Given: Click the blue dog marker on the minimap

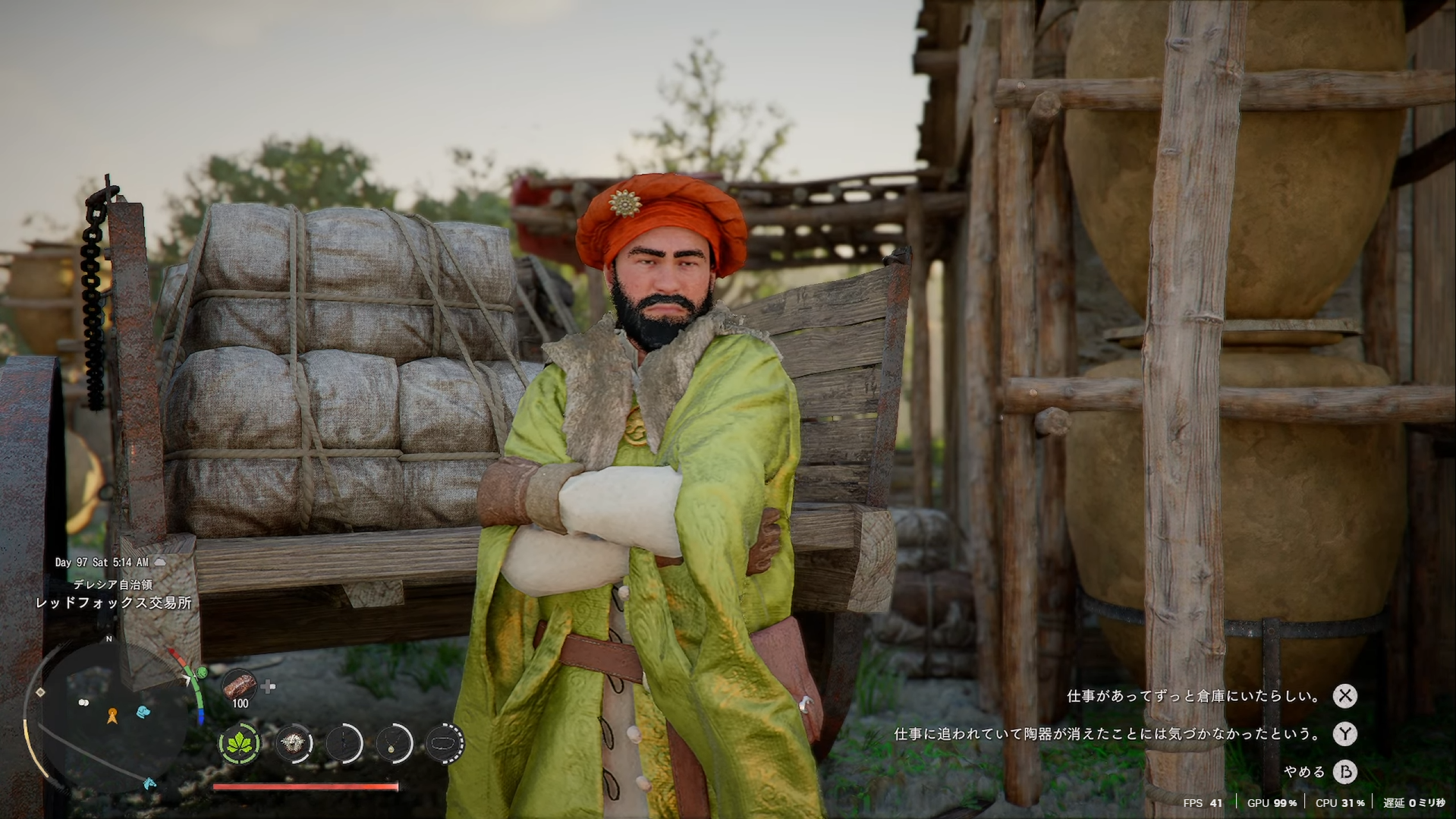Looking at the screenshot, I should point(143,712).
